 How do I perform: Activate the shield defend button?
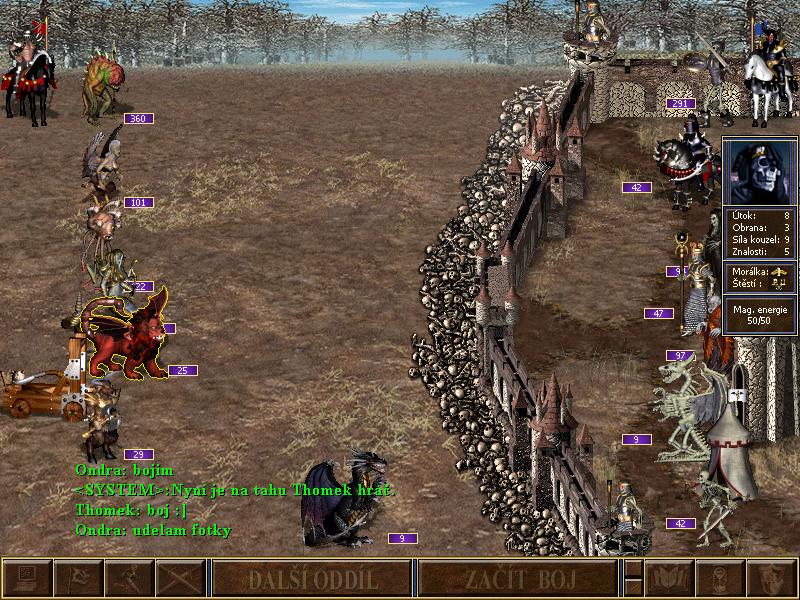pos(771,579)
